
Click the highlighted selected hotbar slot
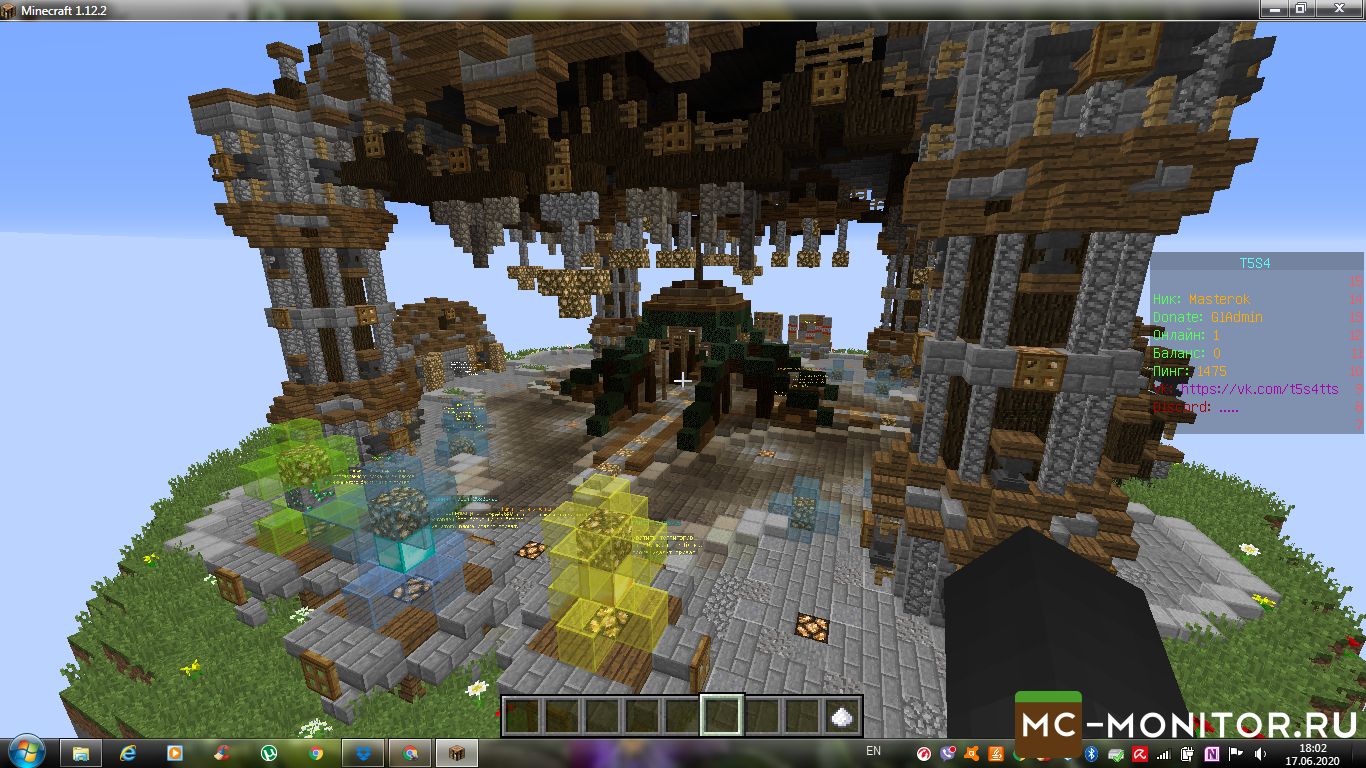coord(721,716)
